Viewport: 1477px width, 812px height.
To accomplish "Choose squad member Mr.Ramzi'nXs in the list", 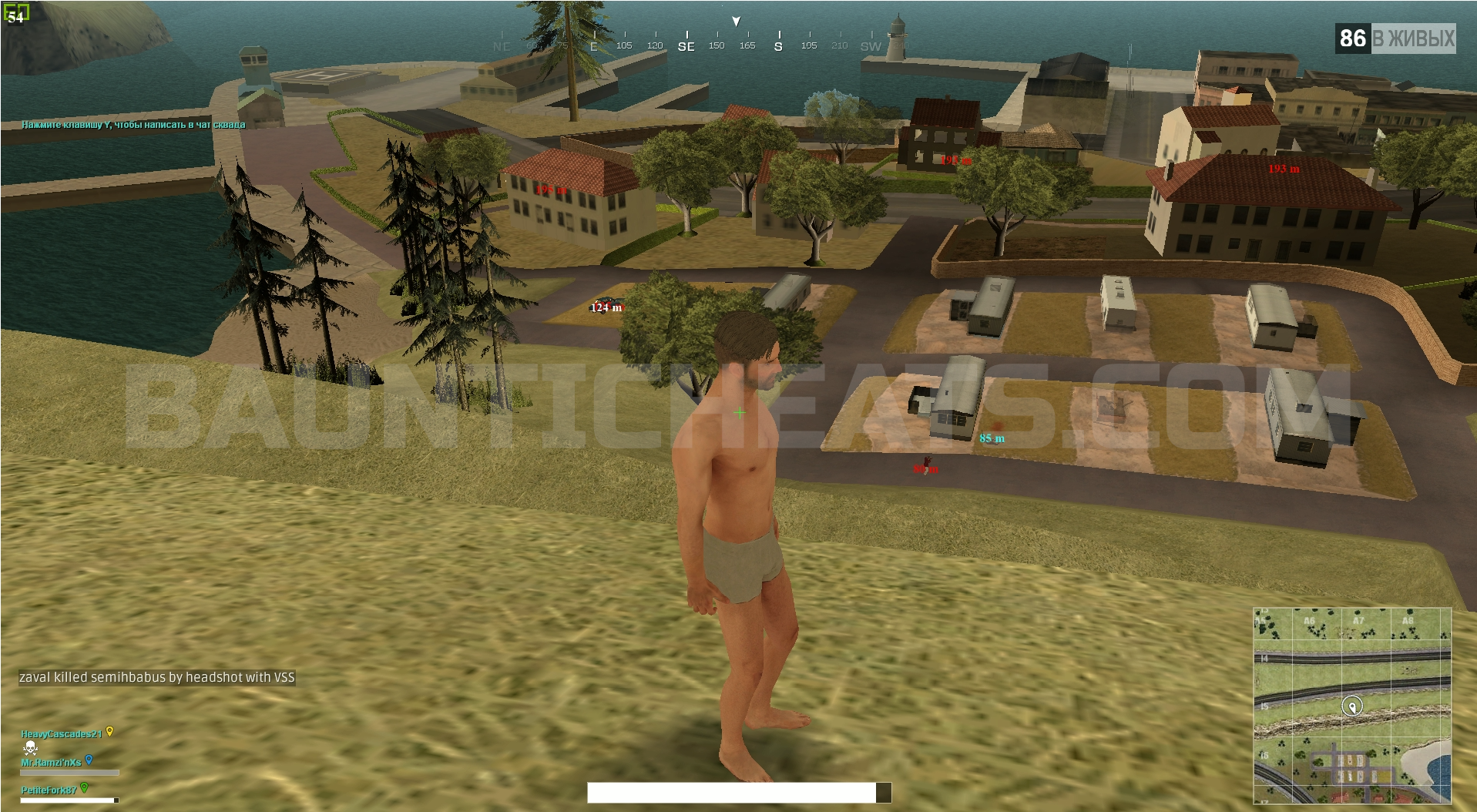I will pos(51,763).
